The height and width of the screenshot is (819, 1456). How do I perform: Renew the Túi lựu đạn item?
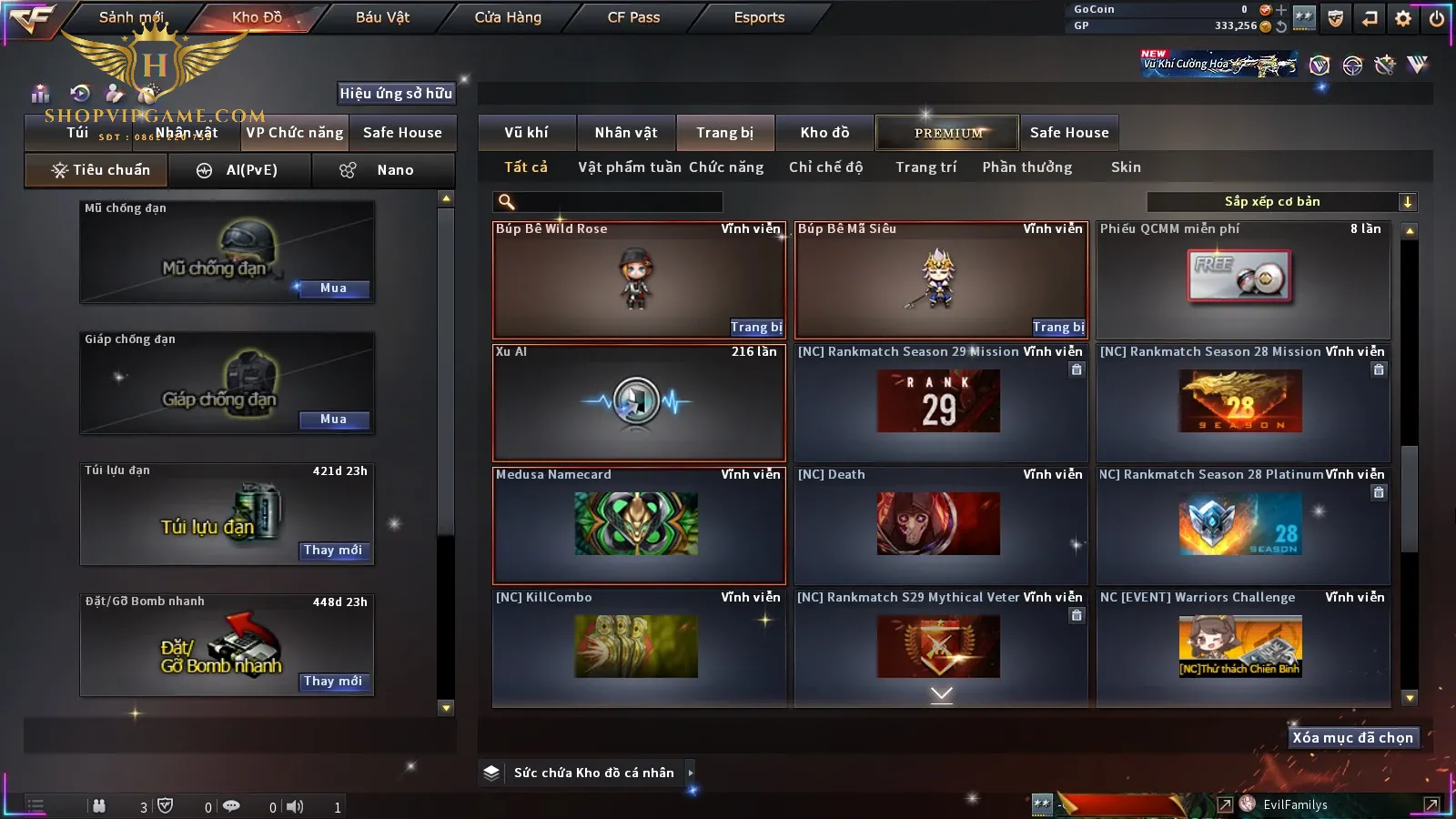333,551
